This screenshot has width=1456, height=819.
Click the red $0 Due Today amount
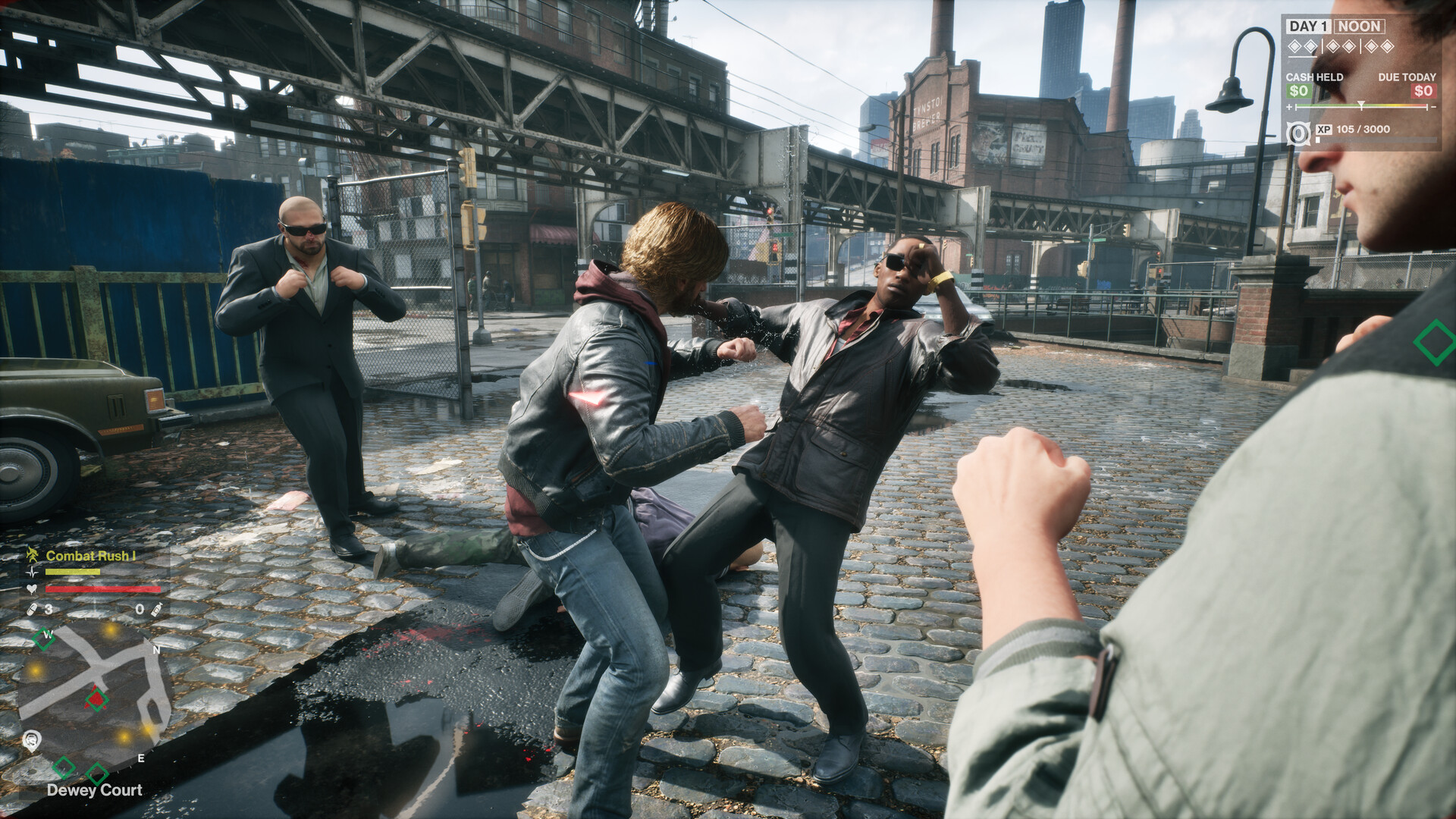point(1423,90)
